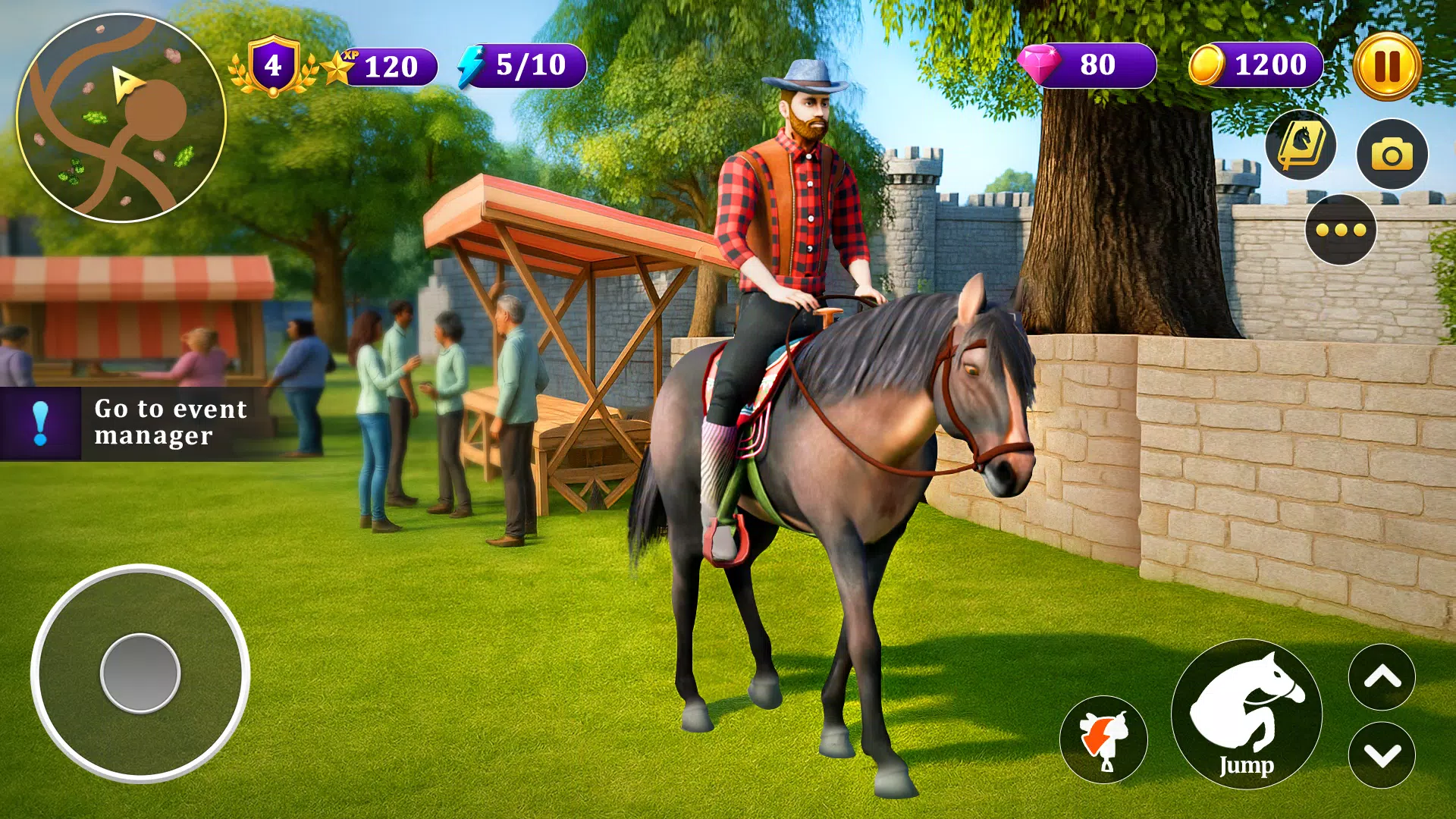Tap the gem count showing 80
The image size is (1456, 819).
click(x=1100, y=64)
